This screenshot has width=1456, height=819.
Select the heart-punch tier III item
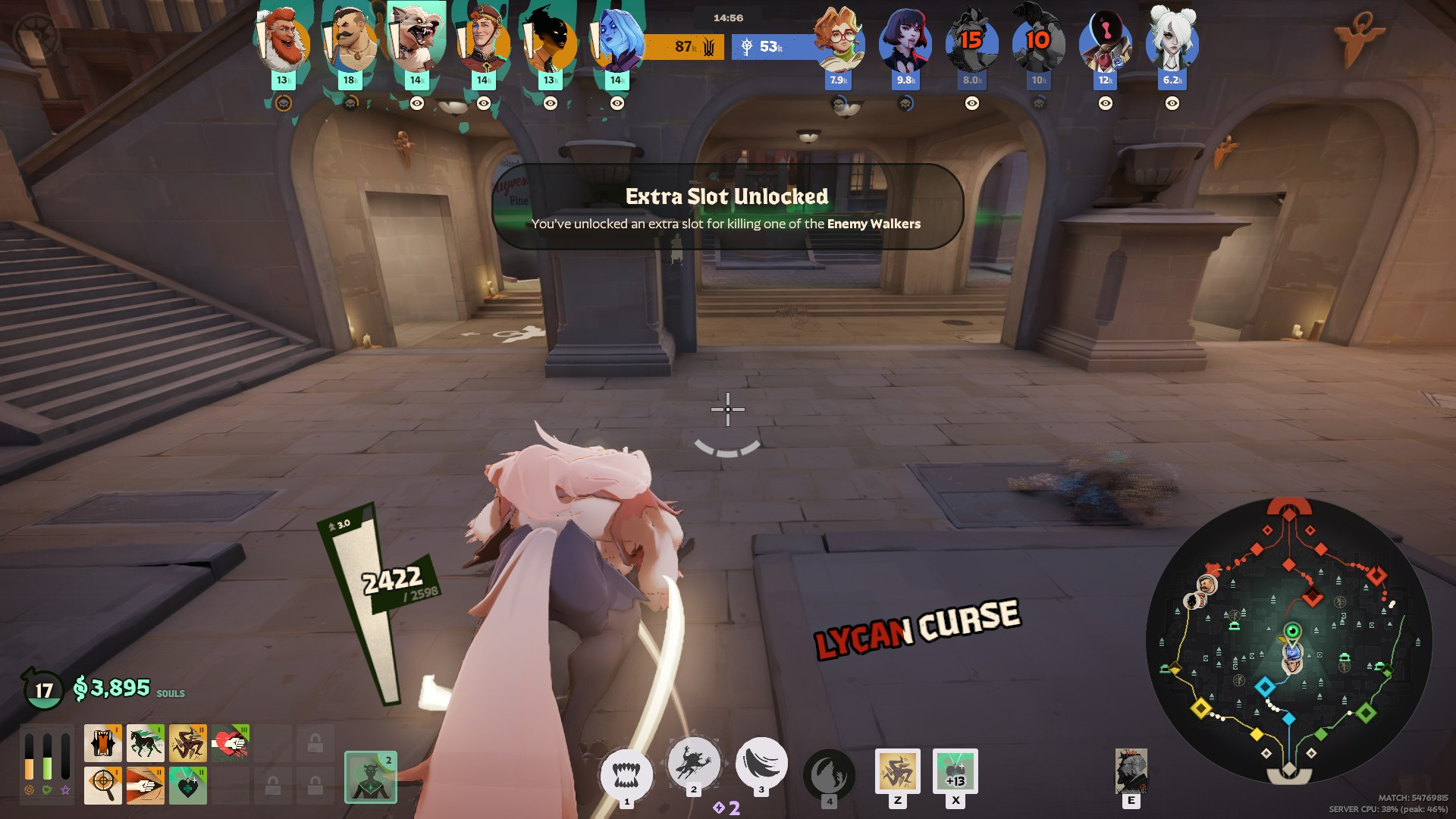231,743
